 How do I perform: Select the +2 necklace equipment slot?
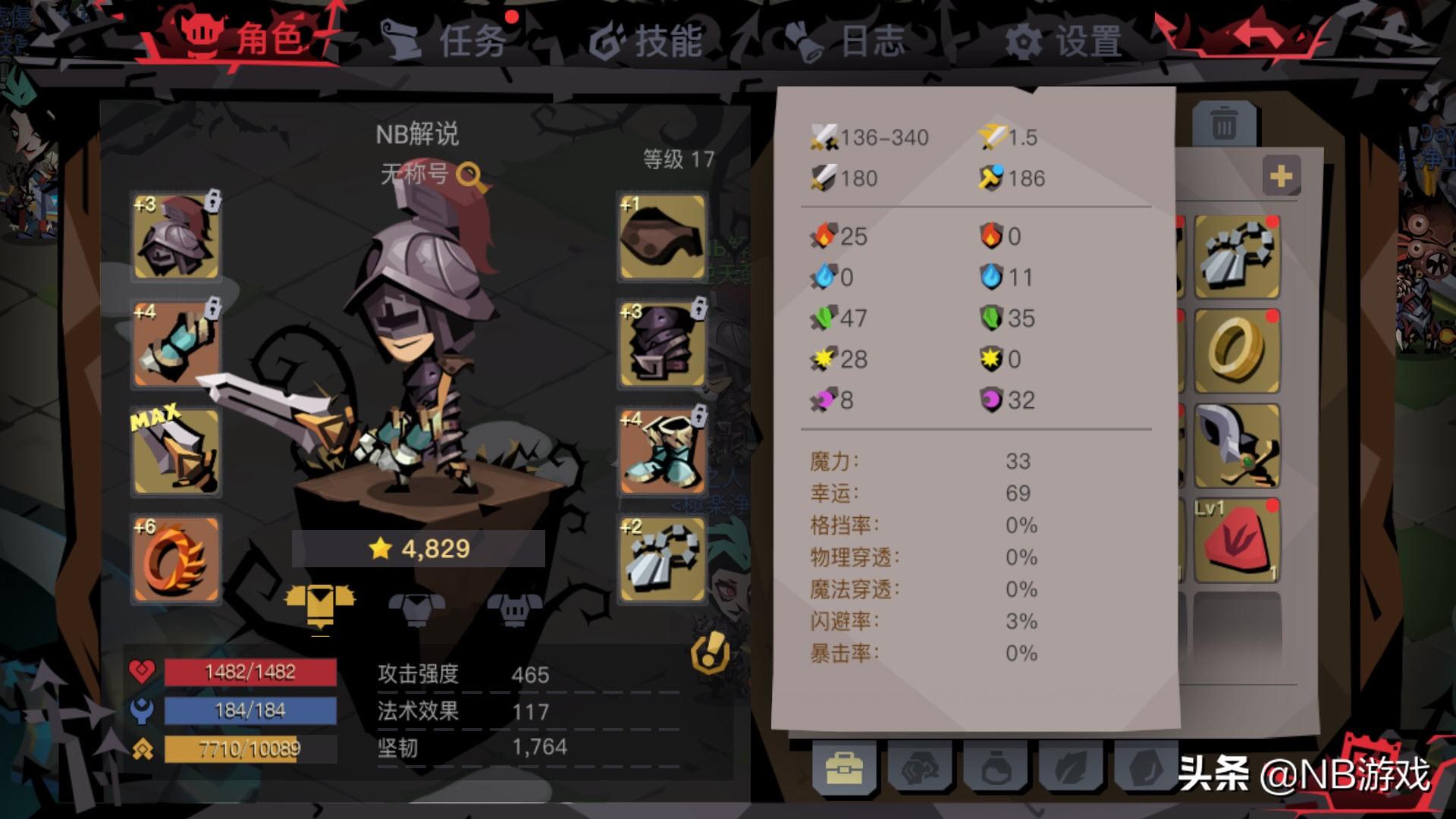click(x=660, y=557)
